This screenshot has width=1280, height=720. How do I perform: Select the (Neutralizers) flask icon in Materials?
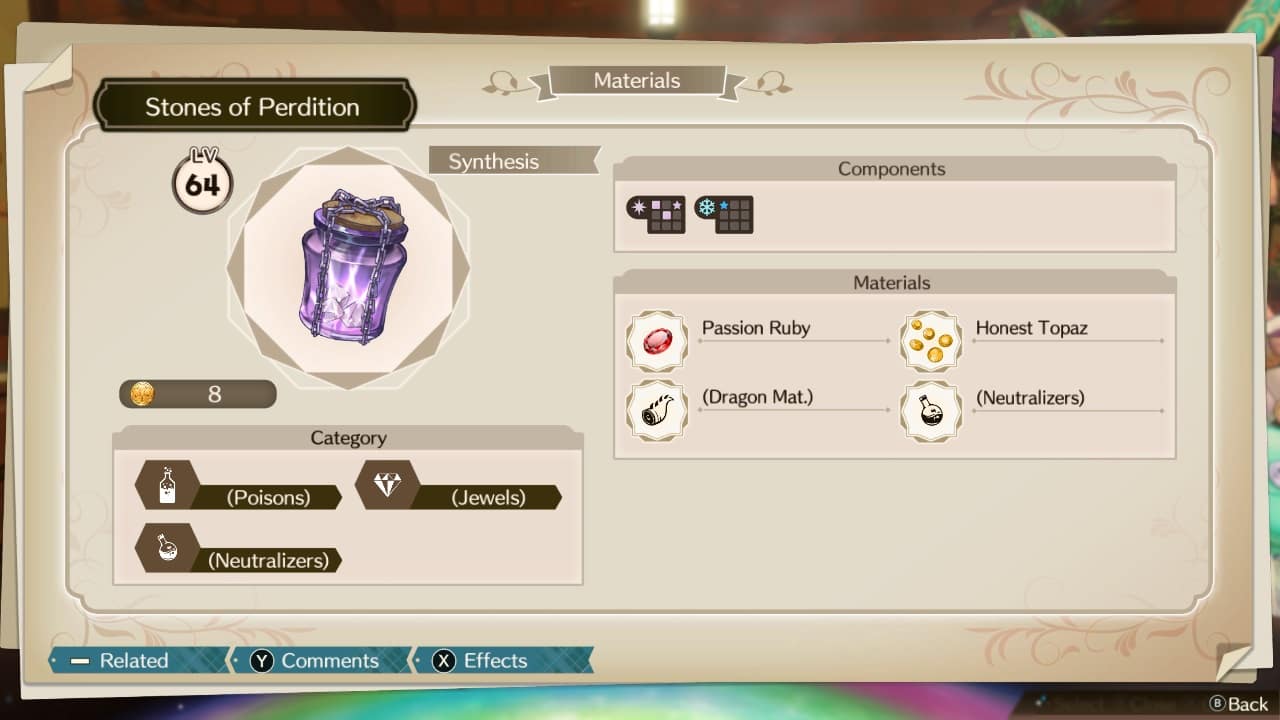point(931,411)
